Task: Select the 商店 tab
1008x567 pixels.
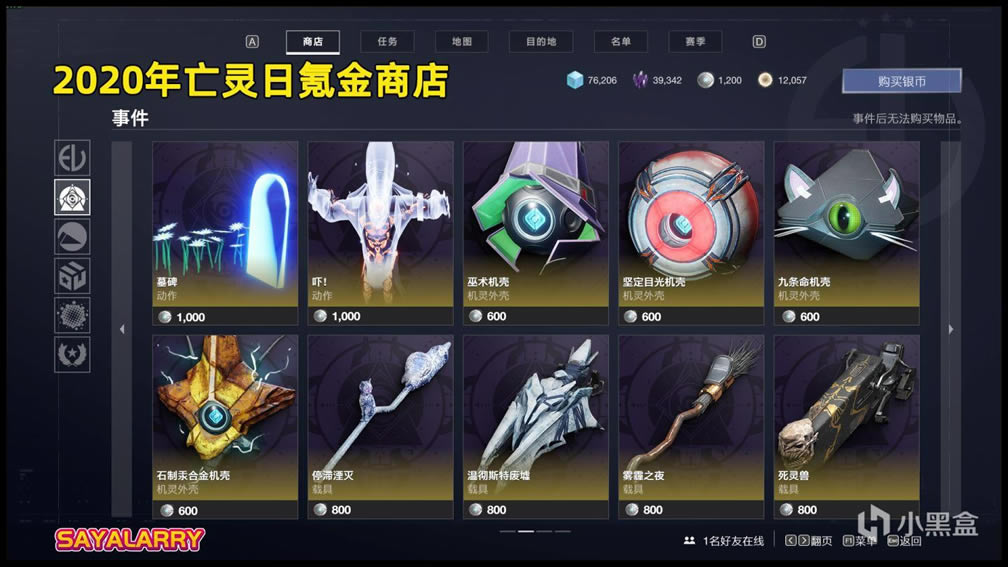Action: (x=312, y=42)
